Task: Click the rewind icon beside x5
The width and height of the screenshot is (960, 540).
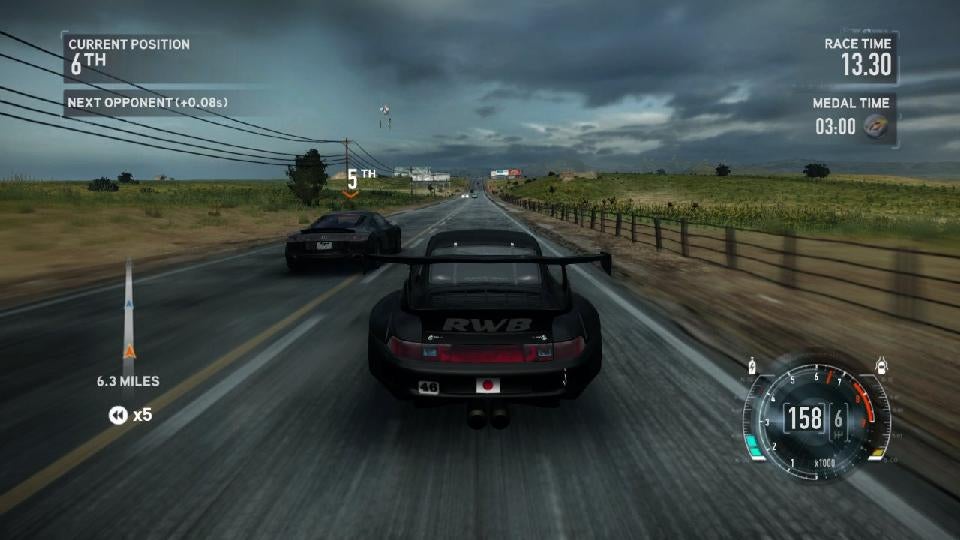Action: [118, 415]
